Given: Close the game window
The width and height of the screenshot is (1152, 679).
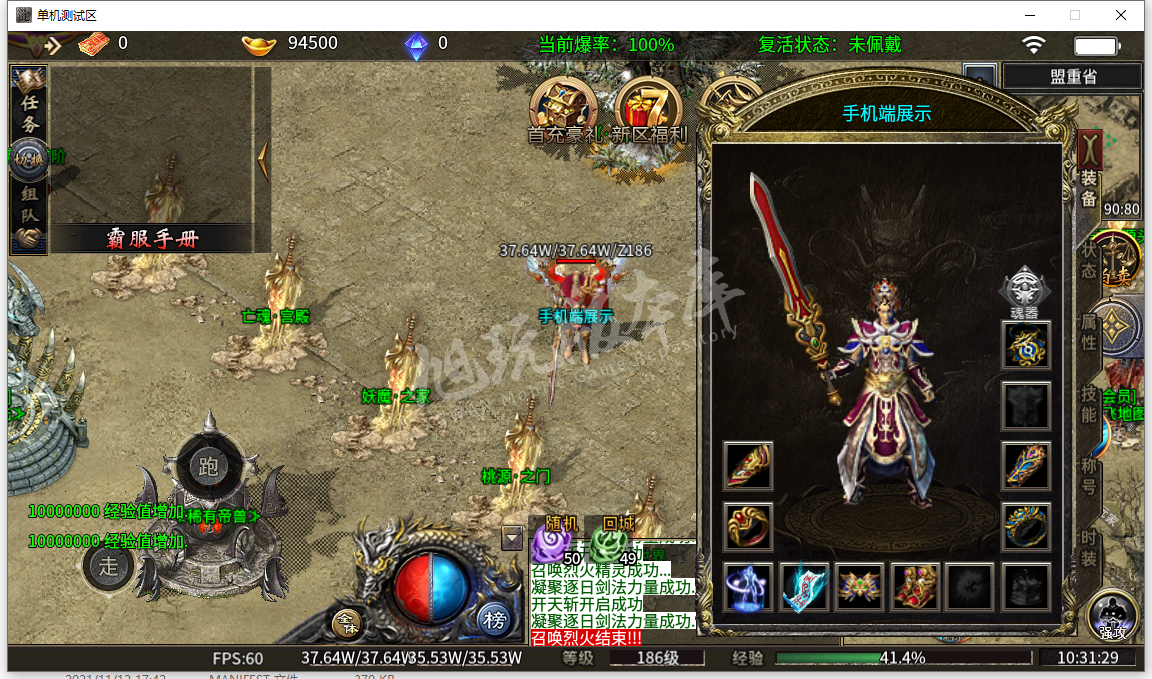Looking at the screenshot, I should click(1122, 15).
